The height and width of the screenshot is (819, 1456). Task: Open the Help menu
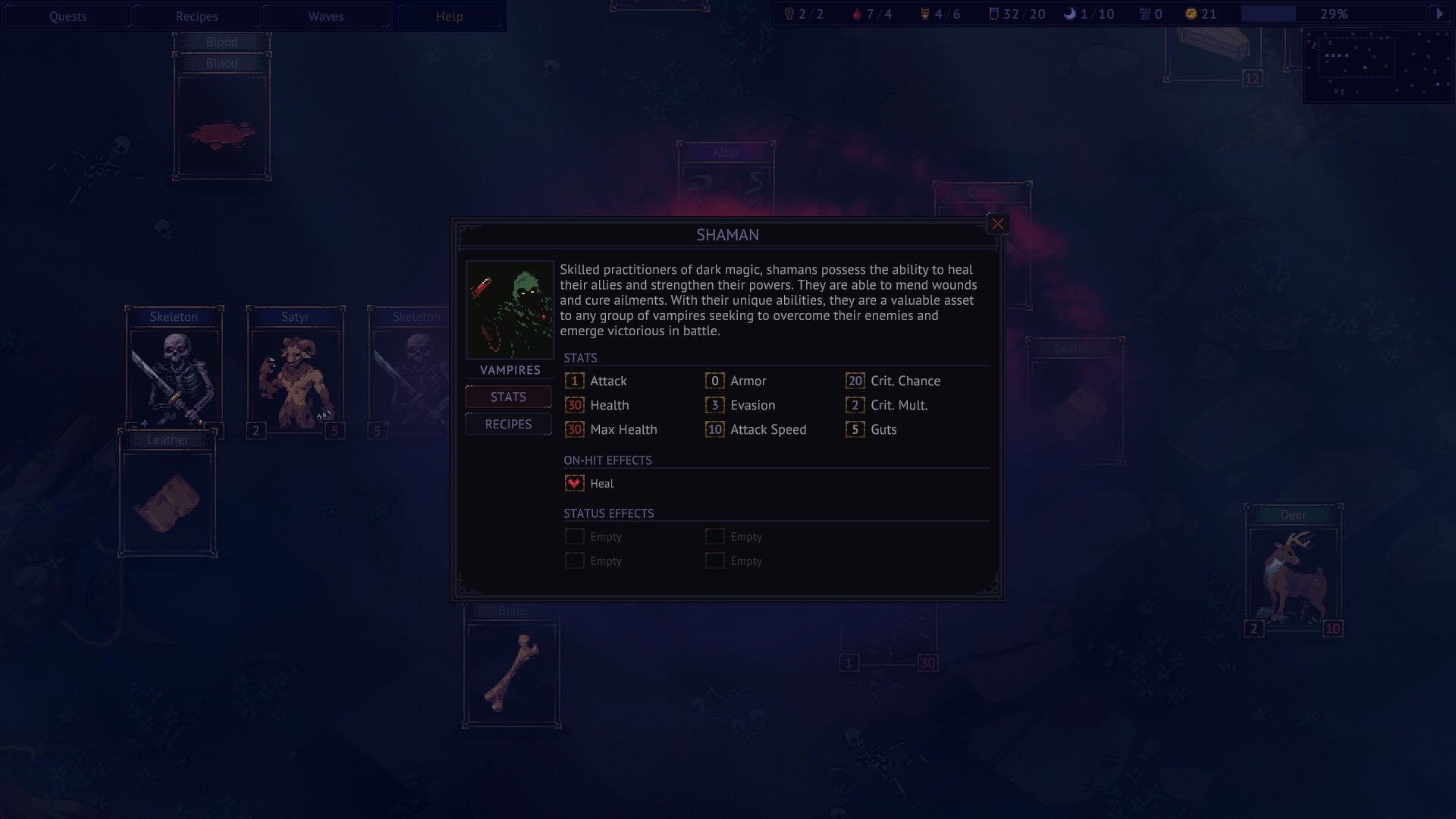point(449,16)
